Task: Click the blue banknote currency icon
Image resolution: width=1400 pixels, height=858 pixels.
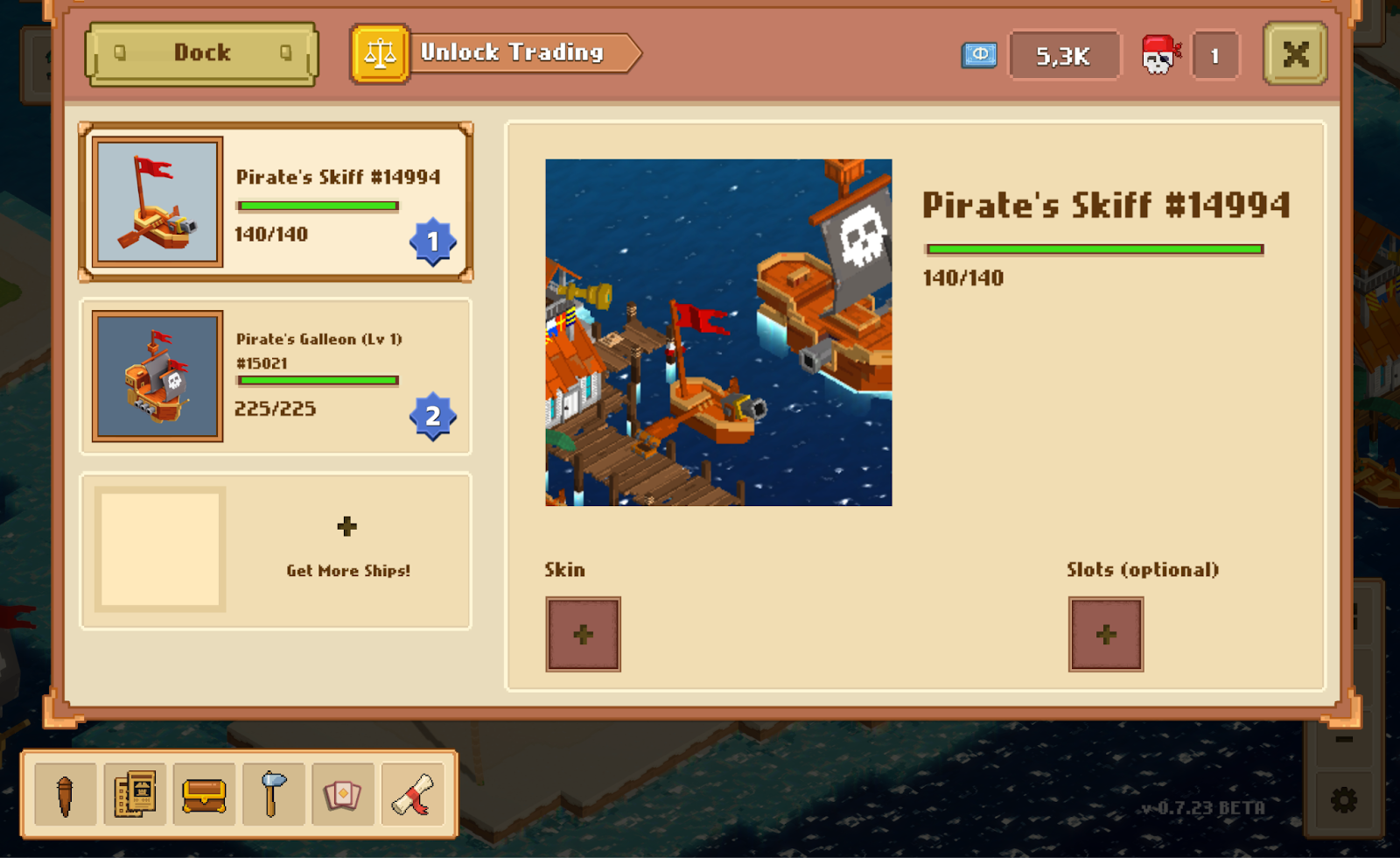Action: click(x=981, y=53)
